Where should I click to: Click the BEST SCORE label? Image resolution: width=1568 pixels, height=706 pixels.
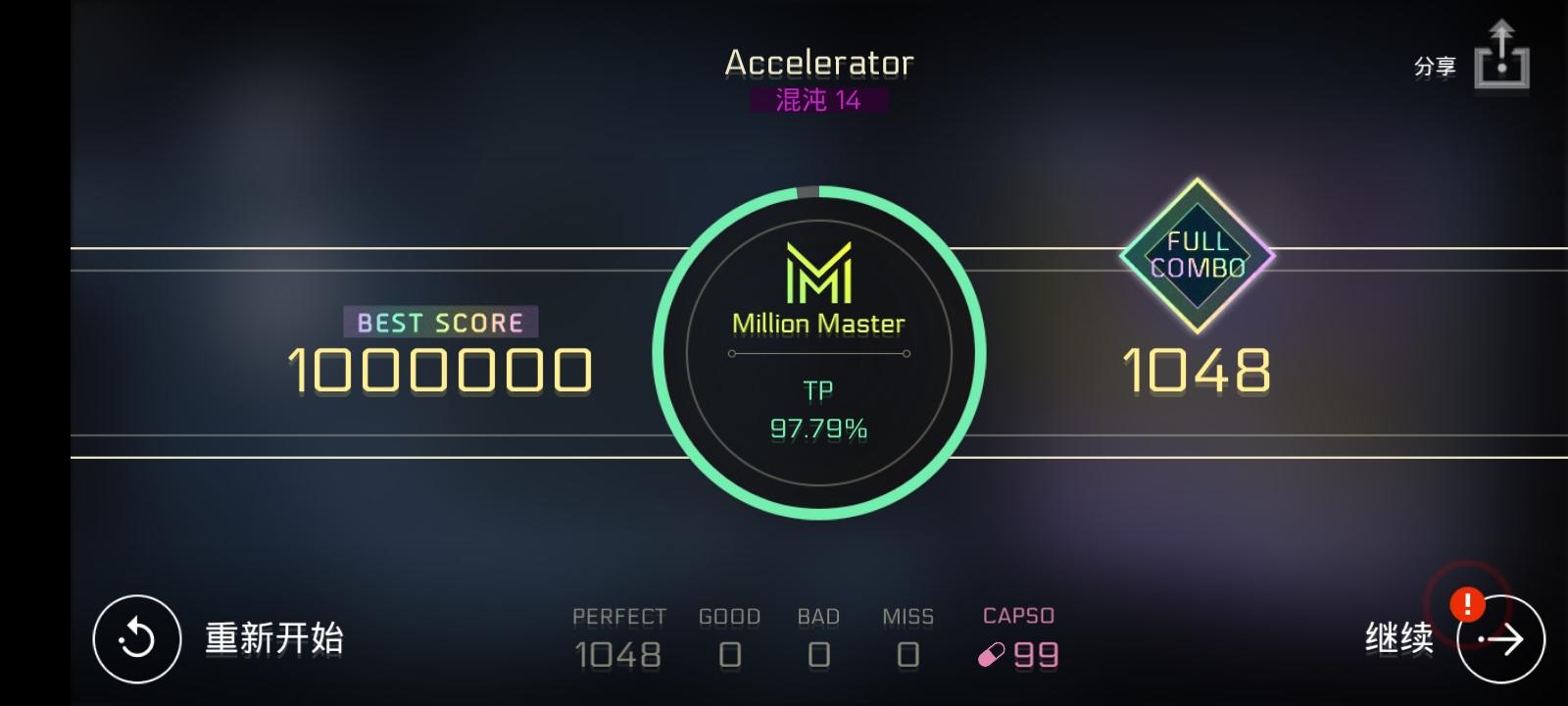pyautogui.click(x=439, y=322)
